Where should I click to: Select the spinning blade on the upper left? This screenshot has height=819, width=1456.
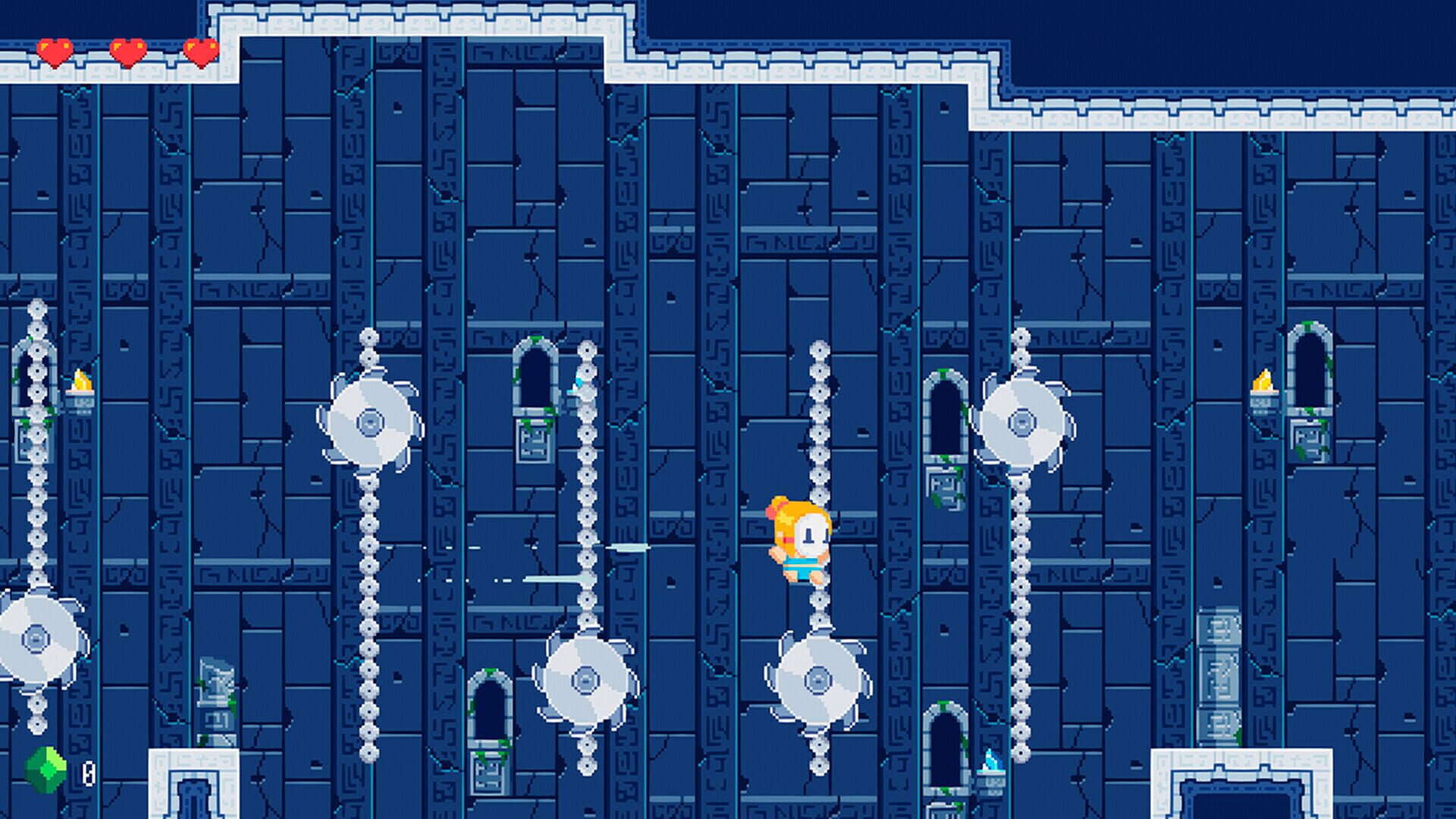pos(369,421)
